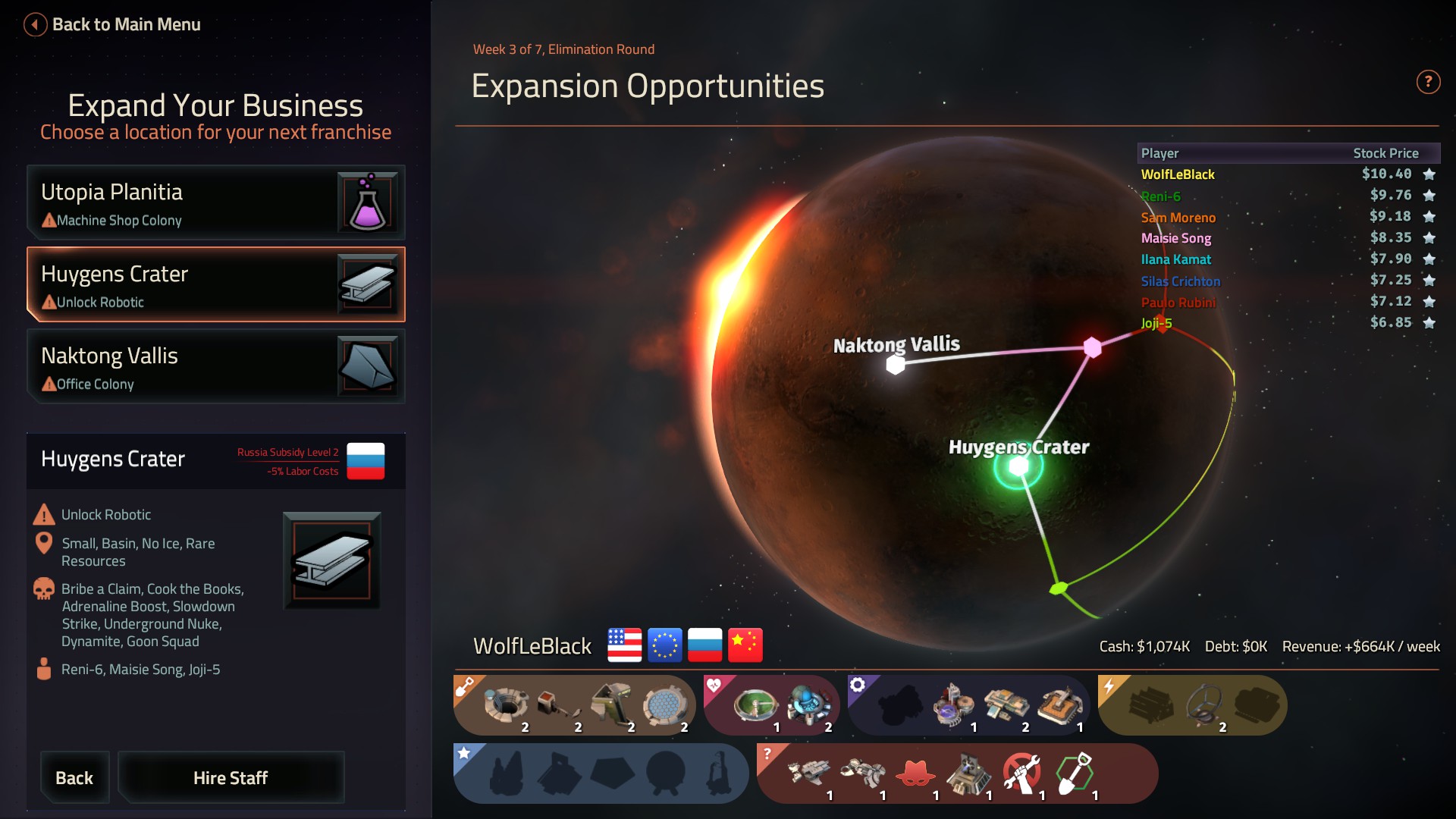Click the Russia subsidy flag
This screenshot has height=819, width=1456.
click(x=366, y=461)
